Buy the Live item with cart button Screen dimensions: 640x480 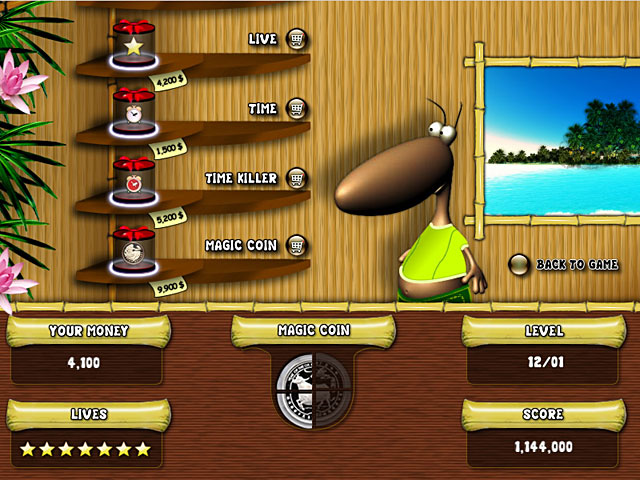[x=297, y=39]
